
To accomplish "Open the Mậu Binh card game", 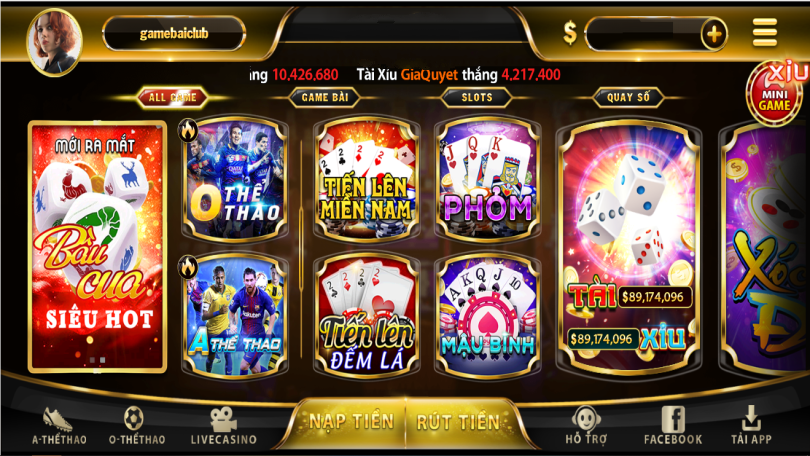I will click(x=487, y=311).
